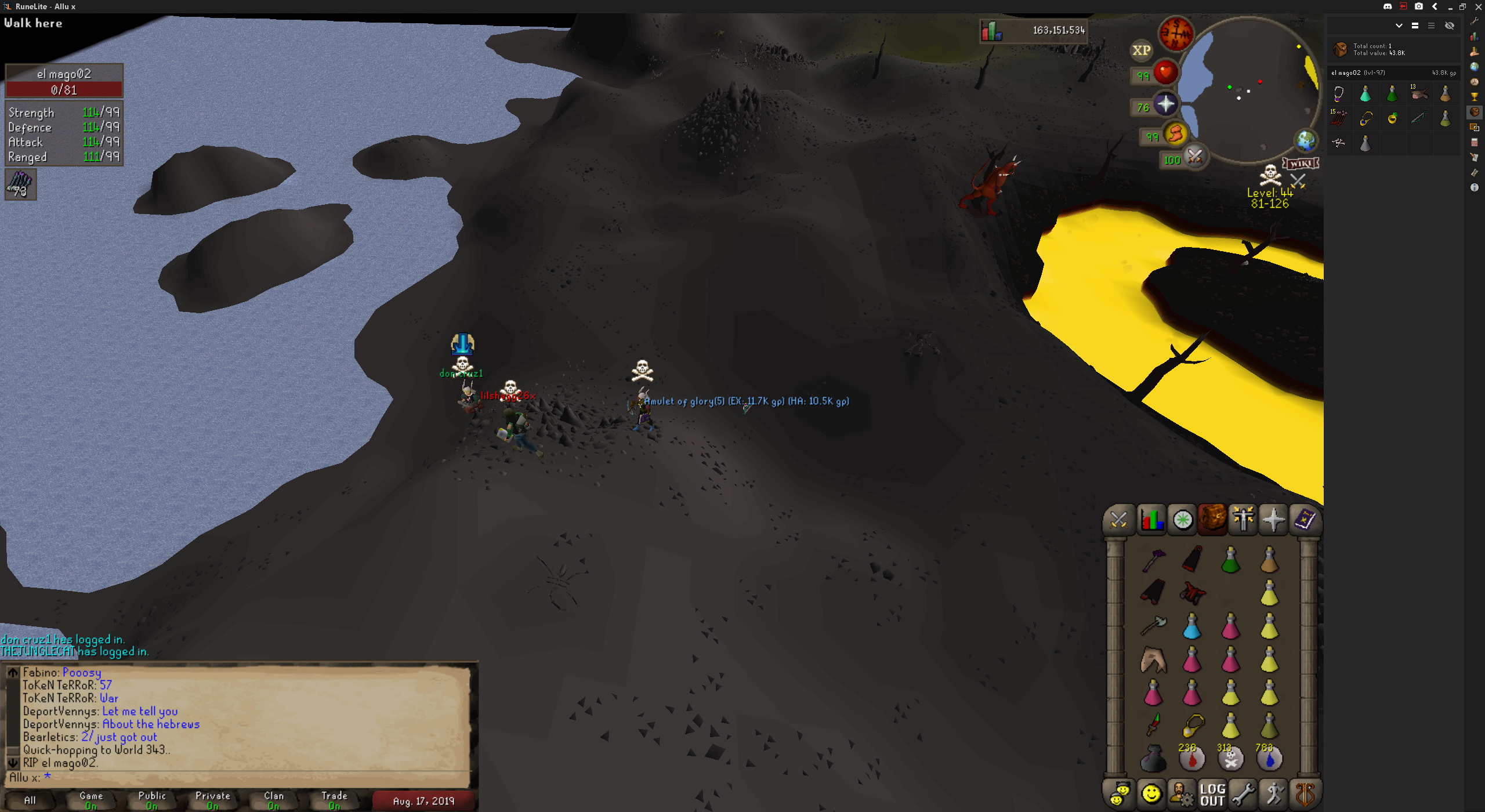Select the stack of 313 death runes
This screenshot has height=812, width=1485.
click(x=1230, y=758)
